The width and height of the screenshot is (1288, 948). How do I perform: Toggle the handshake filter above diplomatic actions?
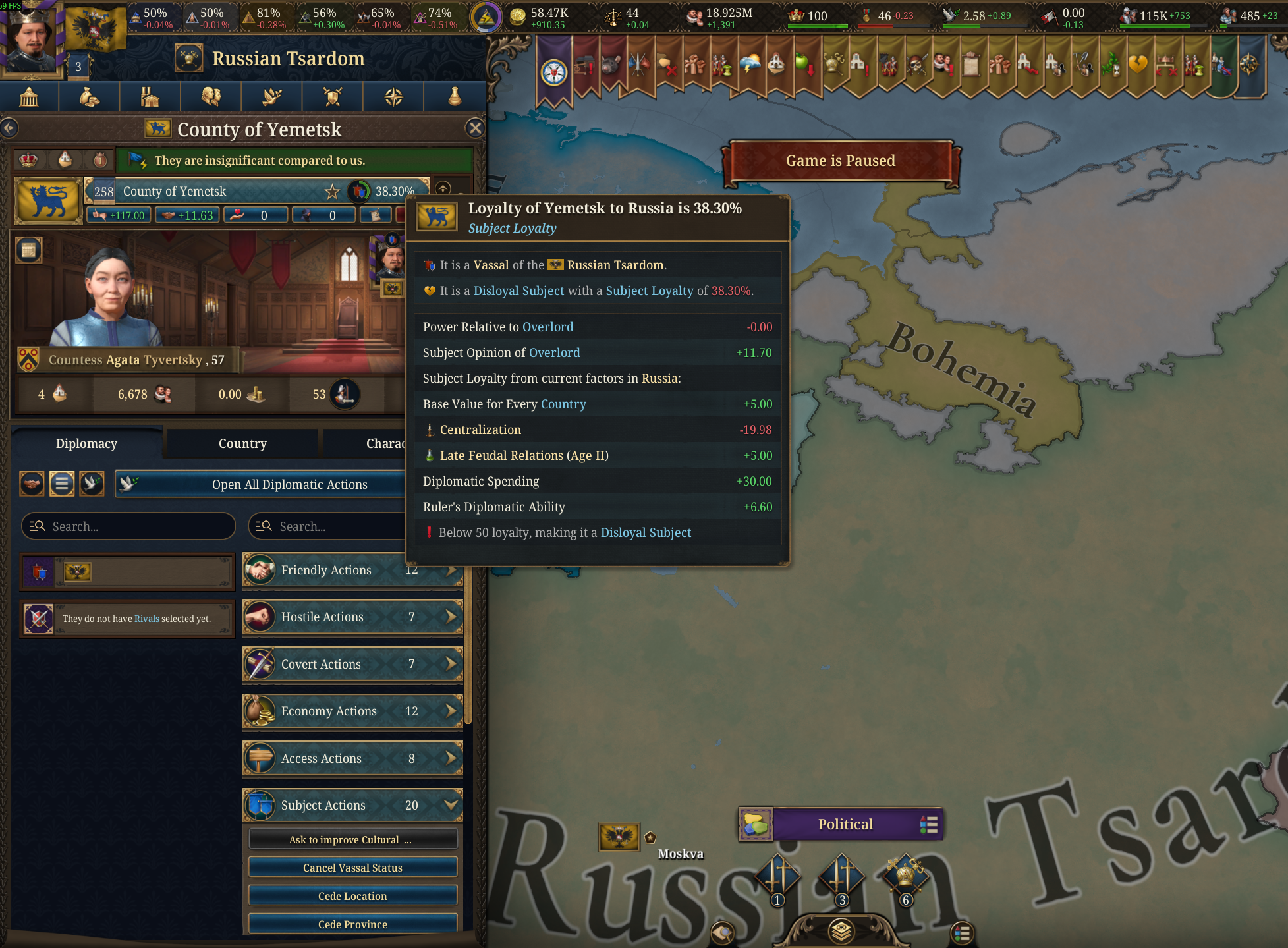(30, 484)
